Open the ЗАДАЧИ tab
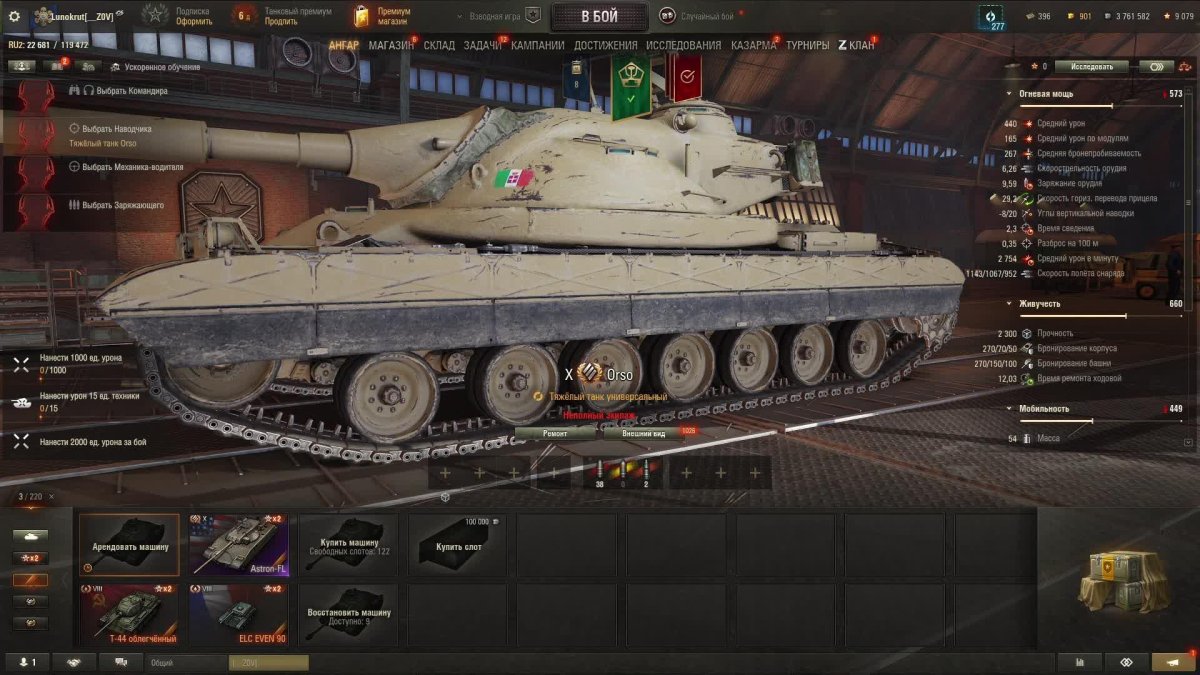 [483, 46]
